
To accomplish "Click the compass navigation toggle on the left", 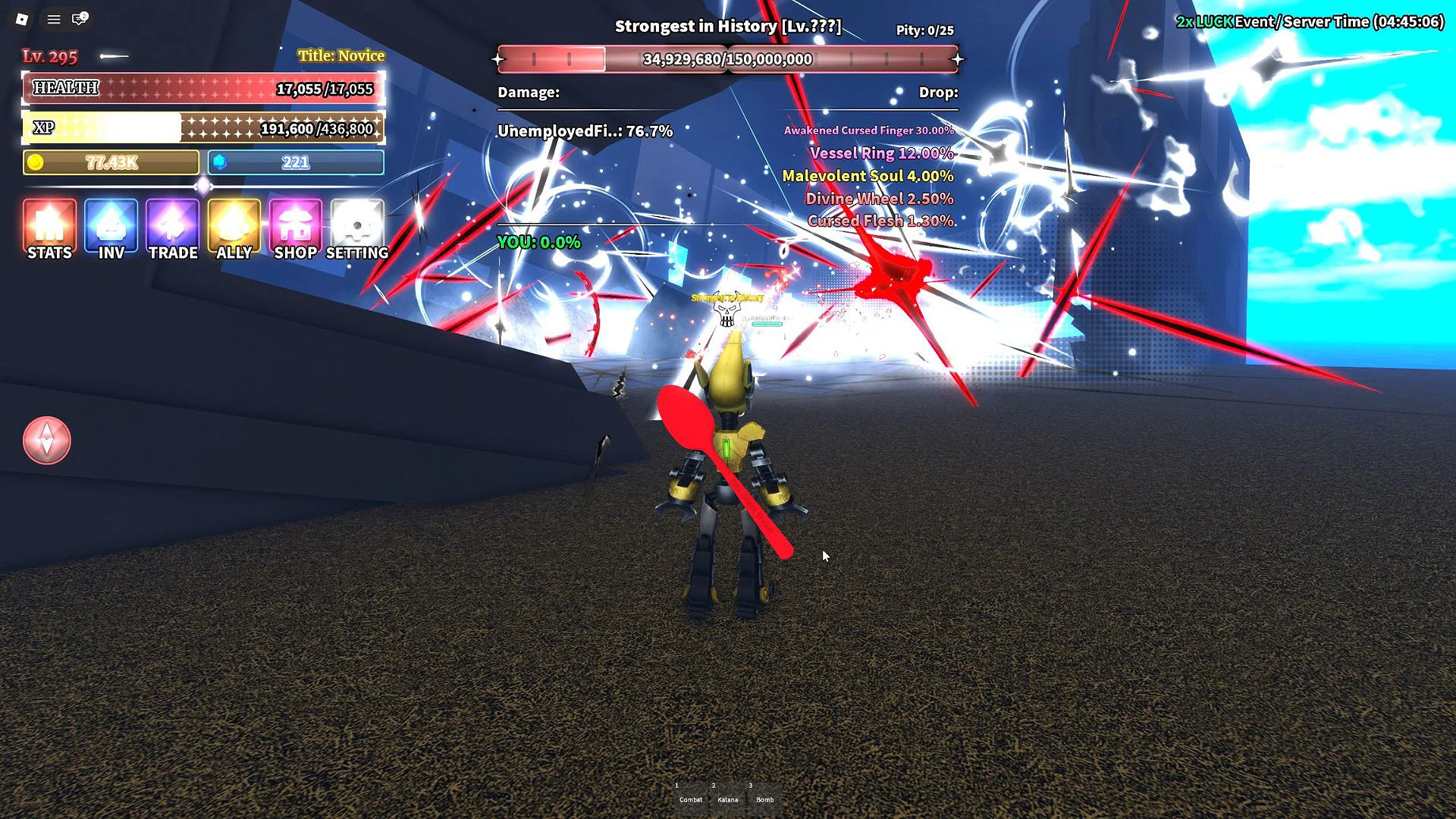I will [x=47, y=441].
